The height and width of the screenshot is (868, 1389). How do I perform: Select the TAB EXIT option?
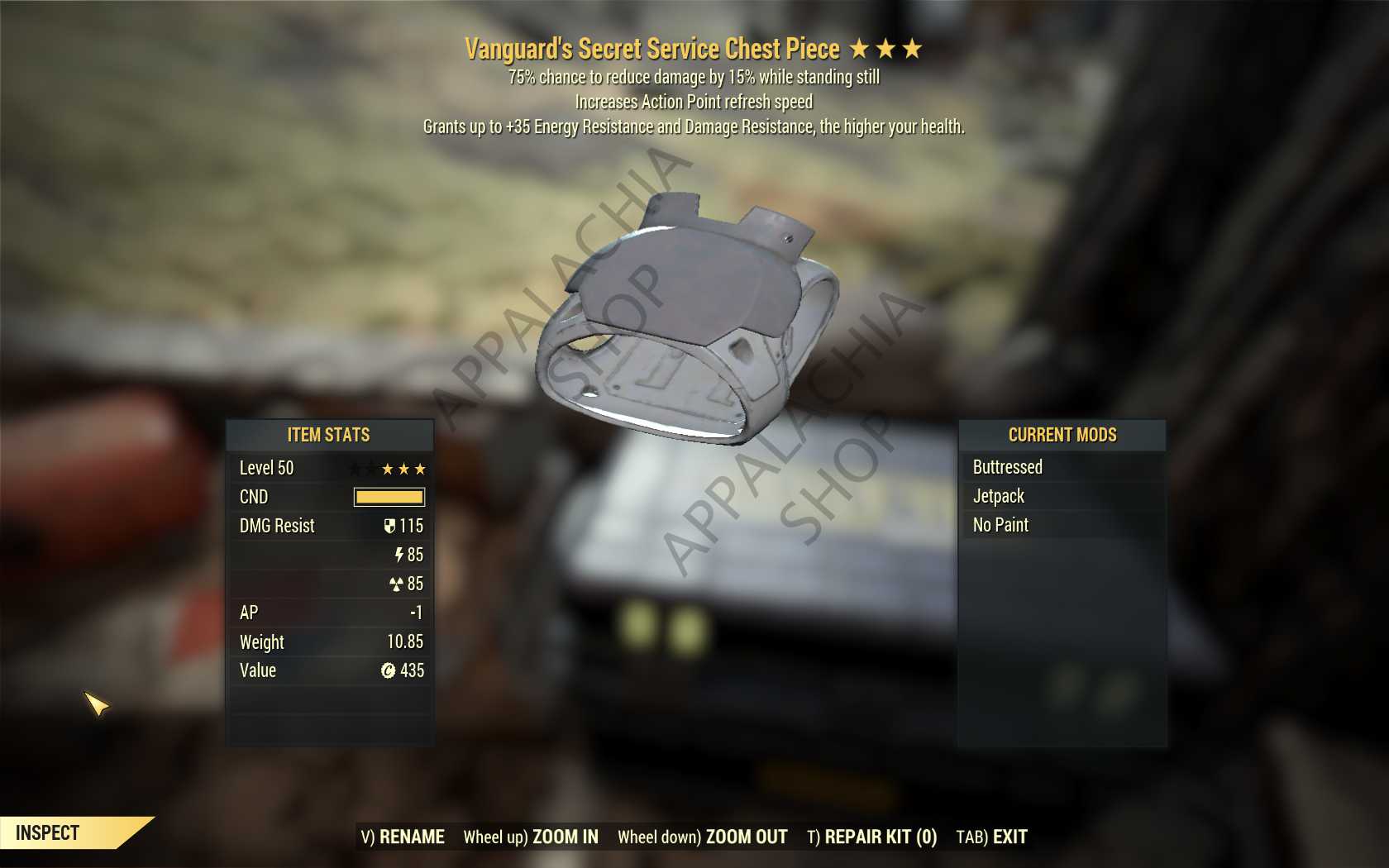coord(991,836)
